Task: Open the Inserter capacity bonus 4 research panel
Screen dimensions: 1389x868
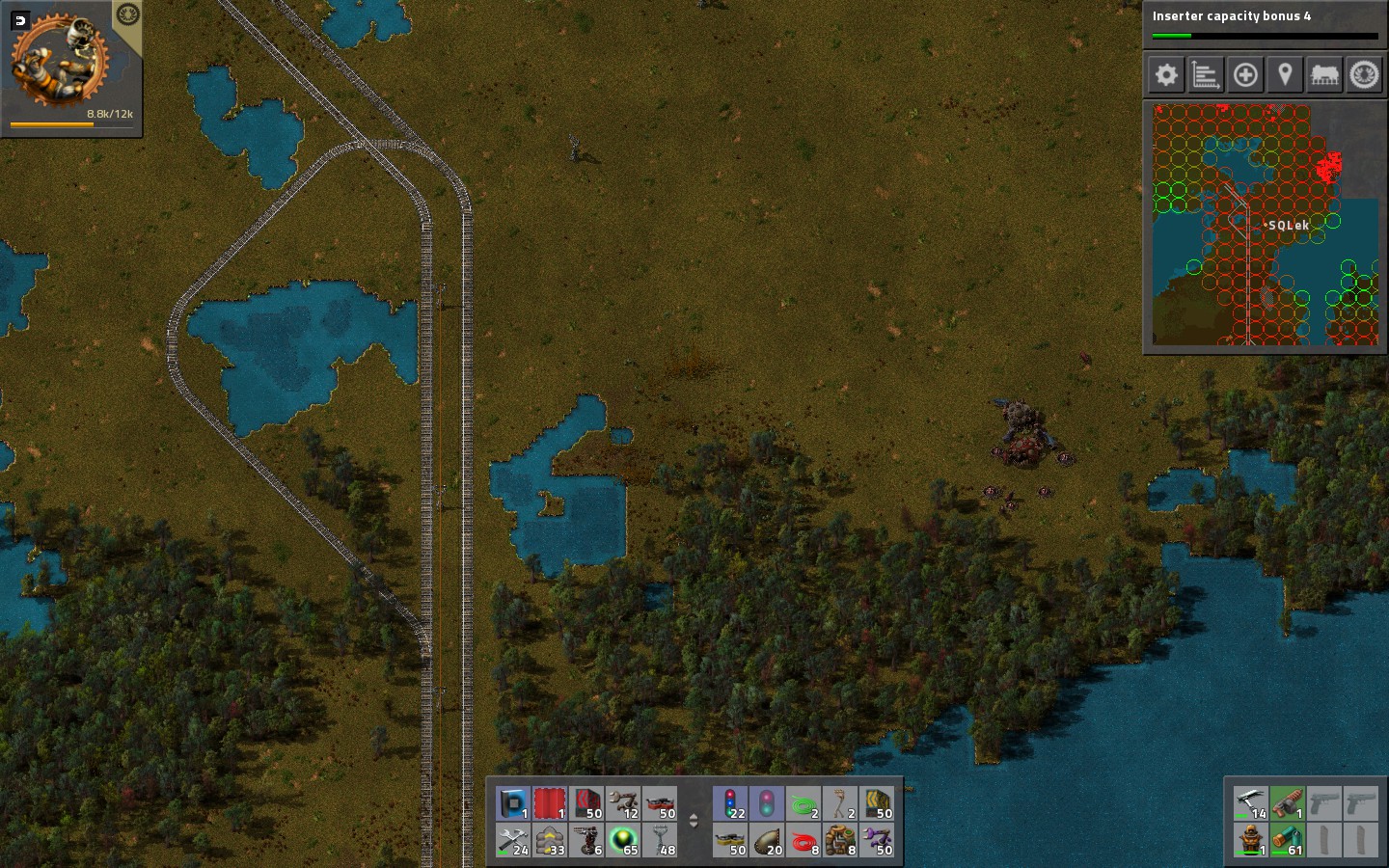Action: click(1265, 23)
